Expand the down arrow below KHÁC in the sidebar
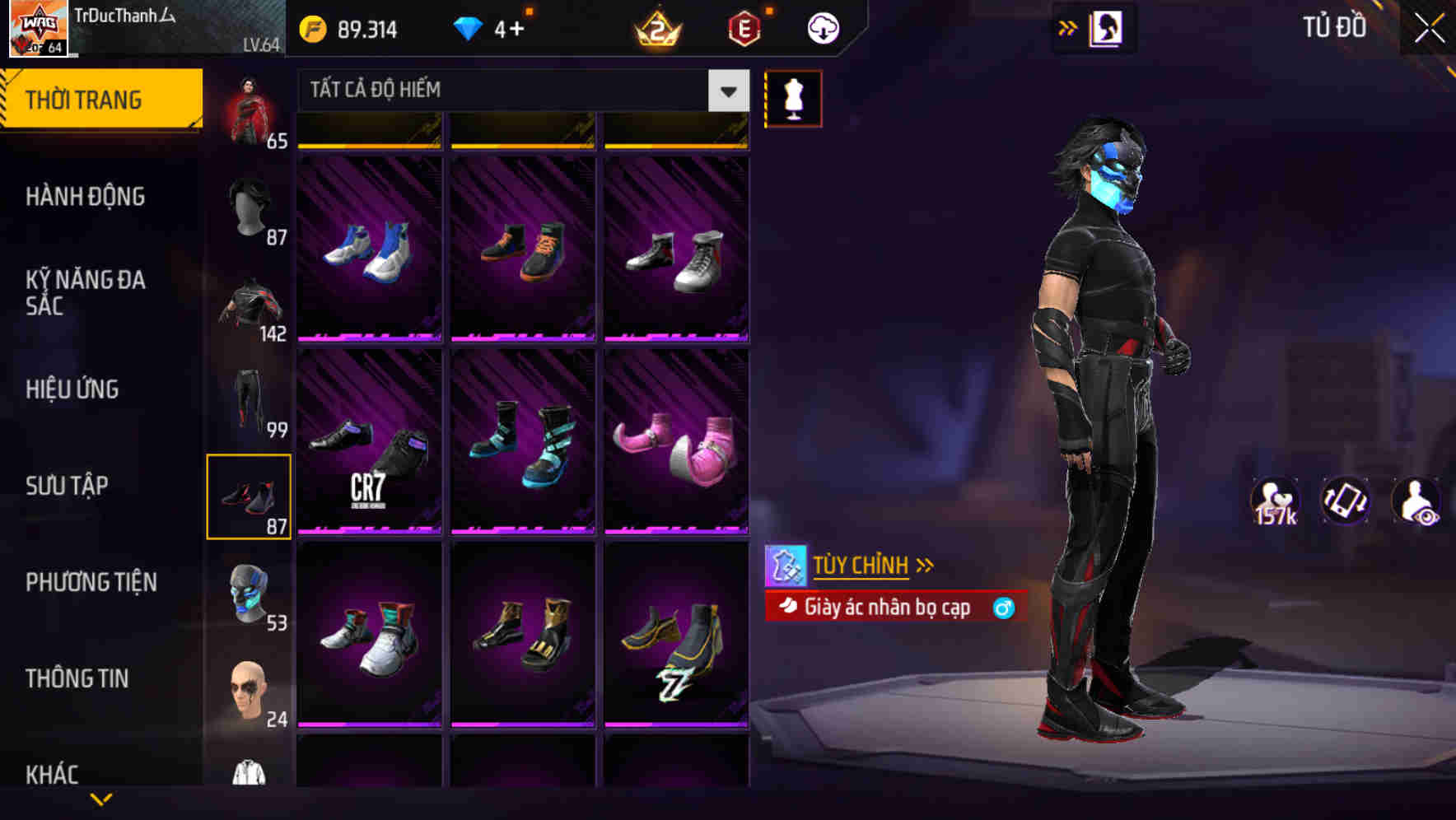The image size is (1456, 820). (103, 797)
